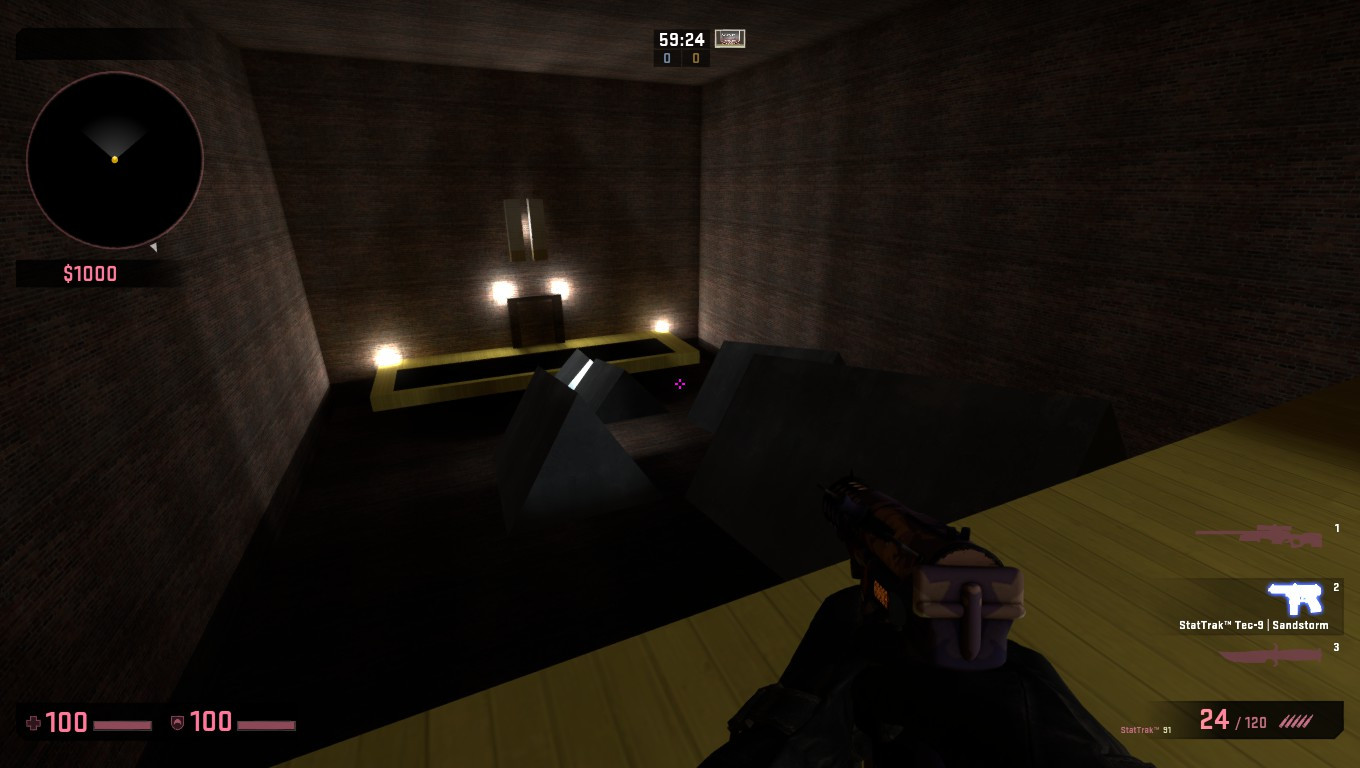Select the AWP sniper rifle in slot 1
The height and width of the screenshot is (768, 1360).
tap(1259, 535)
